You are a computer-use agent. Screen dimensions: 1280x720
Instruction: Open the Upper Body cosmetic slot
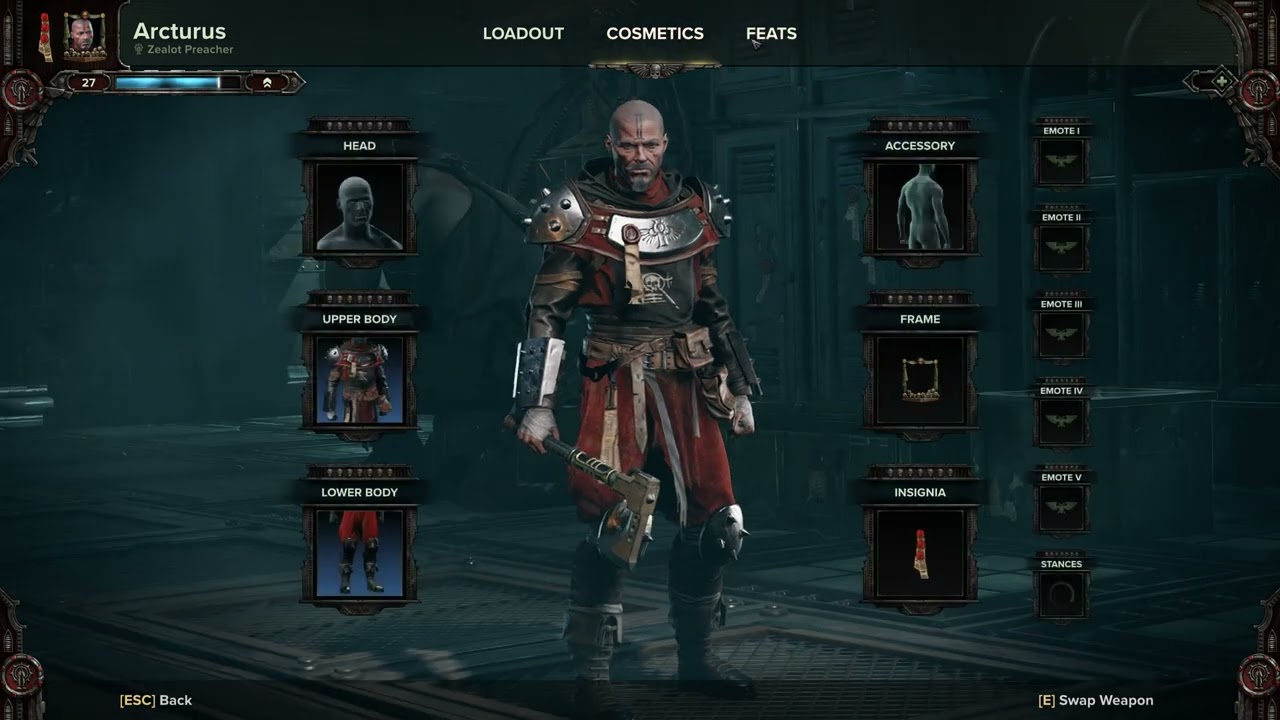[x=360, y=380]
